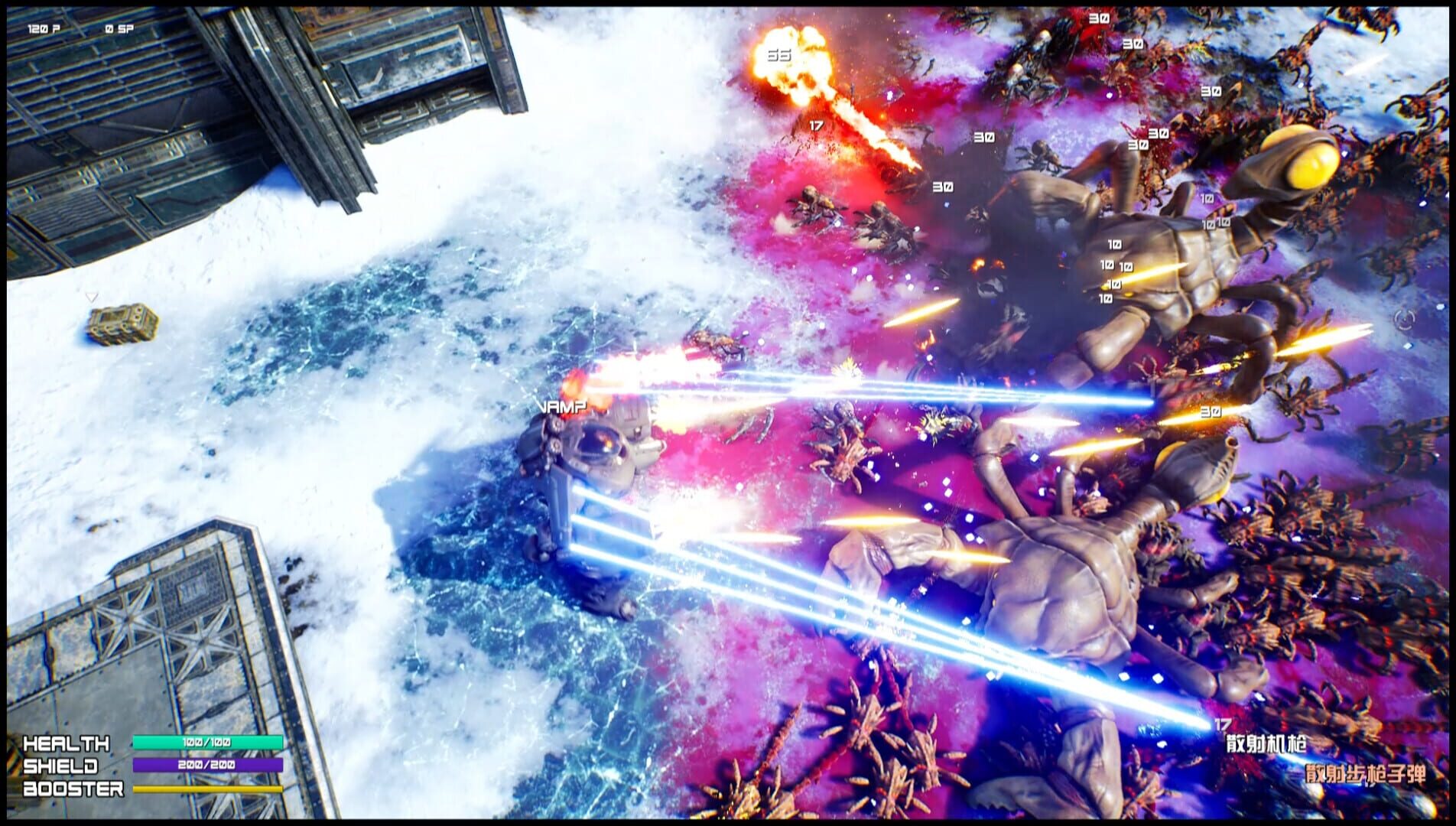
Task: Click the HEALTH label text
Action: 67,742
